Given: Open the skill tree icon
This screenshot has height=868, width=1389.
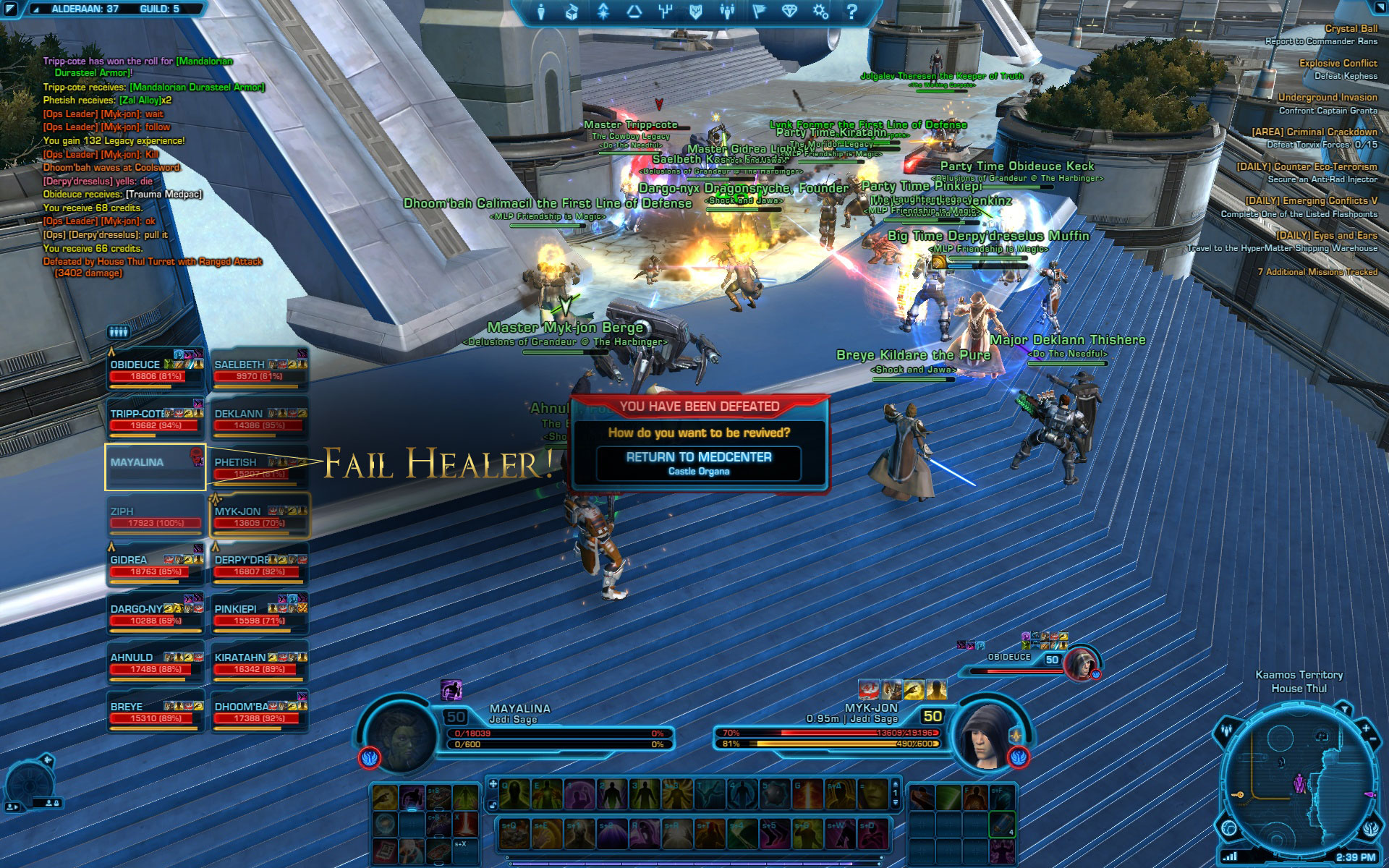Looking at the screenshot, I should pyautogui.click(x=666, y=12).
